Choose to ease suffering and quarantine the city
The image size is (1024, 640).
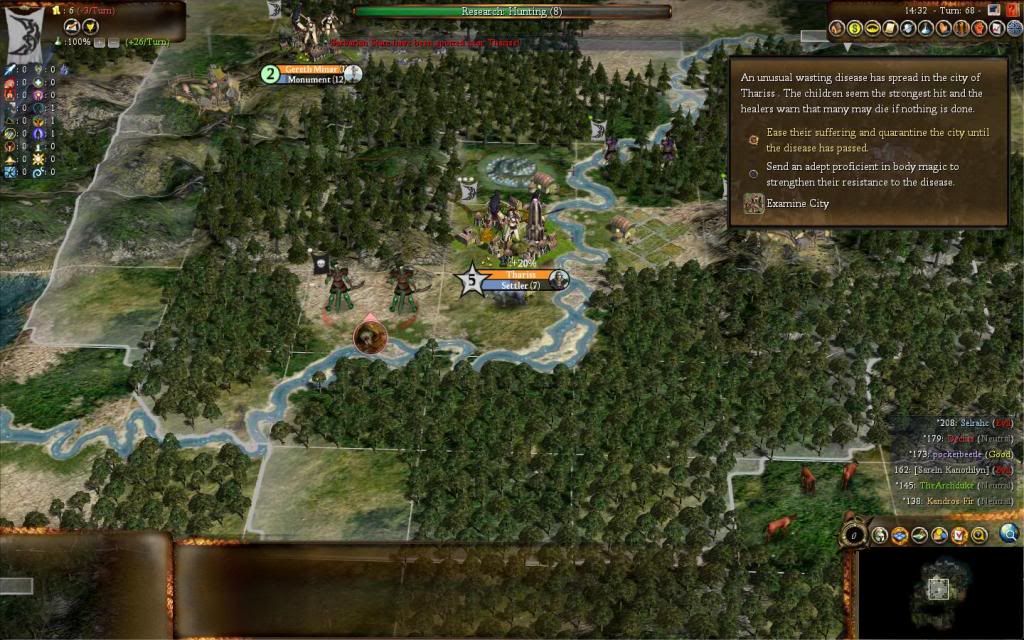753,140
